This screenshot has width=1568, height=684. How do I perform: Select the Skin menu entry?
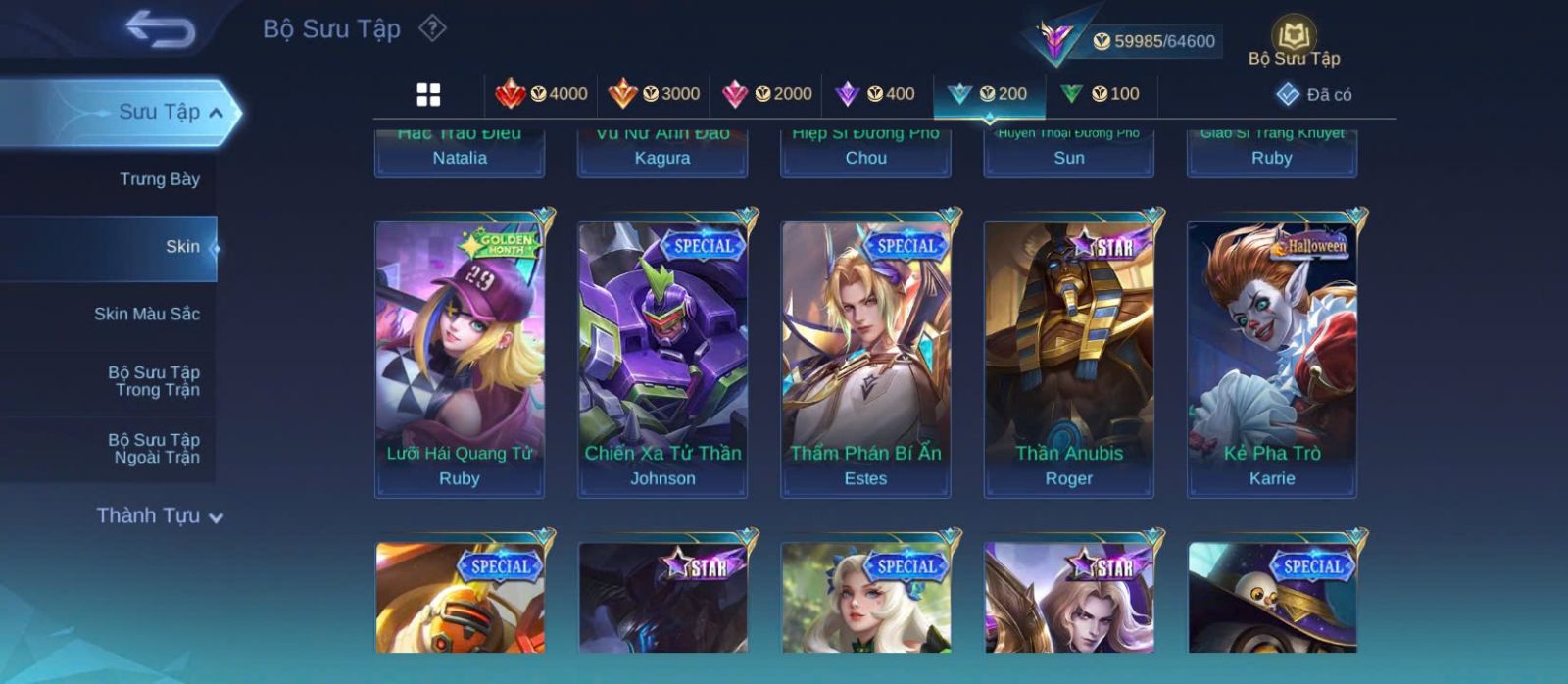coord(182,247)
